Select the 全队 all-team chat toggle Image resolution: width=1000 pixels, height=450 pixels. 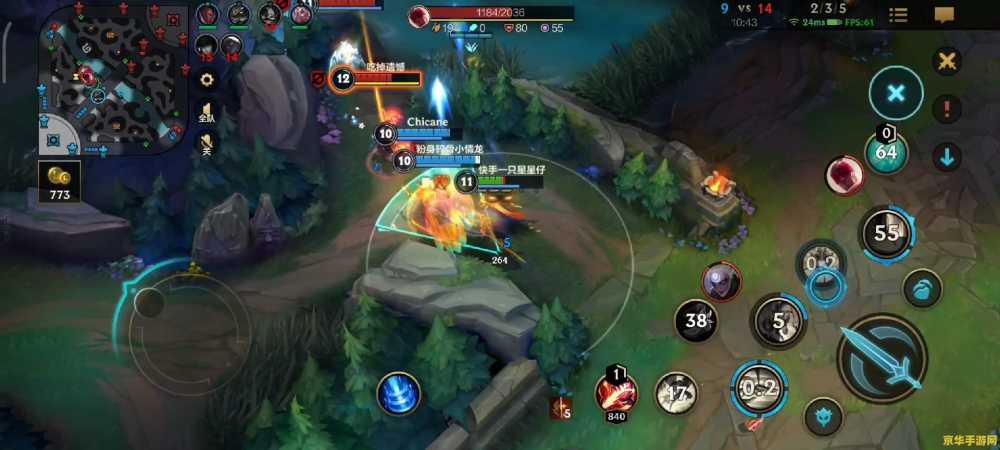coord(207,112)
